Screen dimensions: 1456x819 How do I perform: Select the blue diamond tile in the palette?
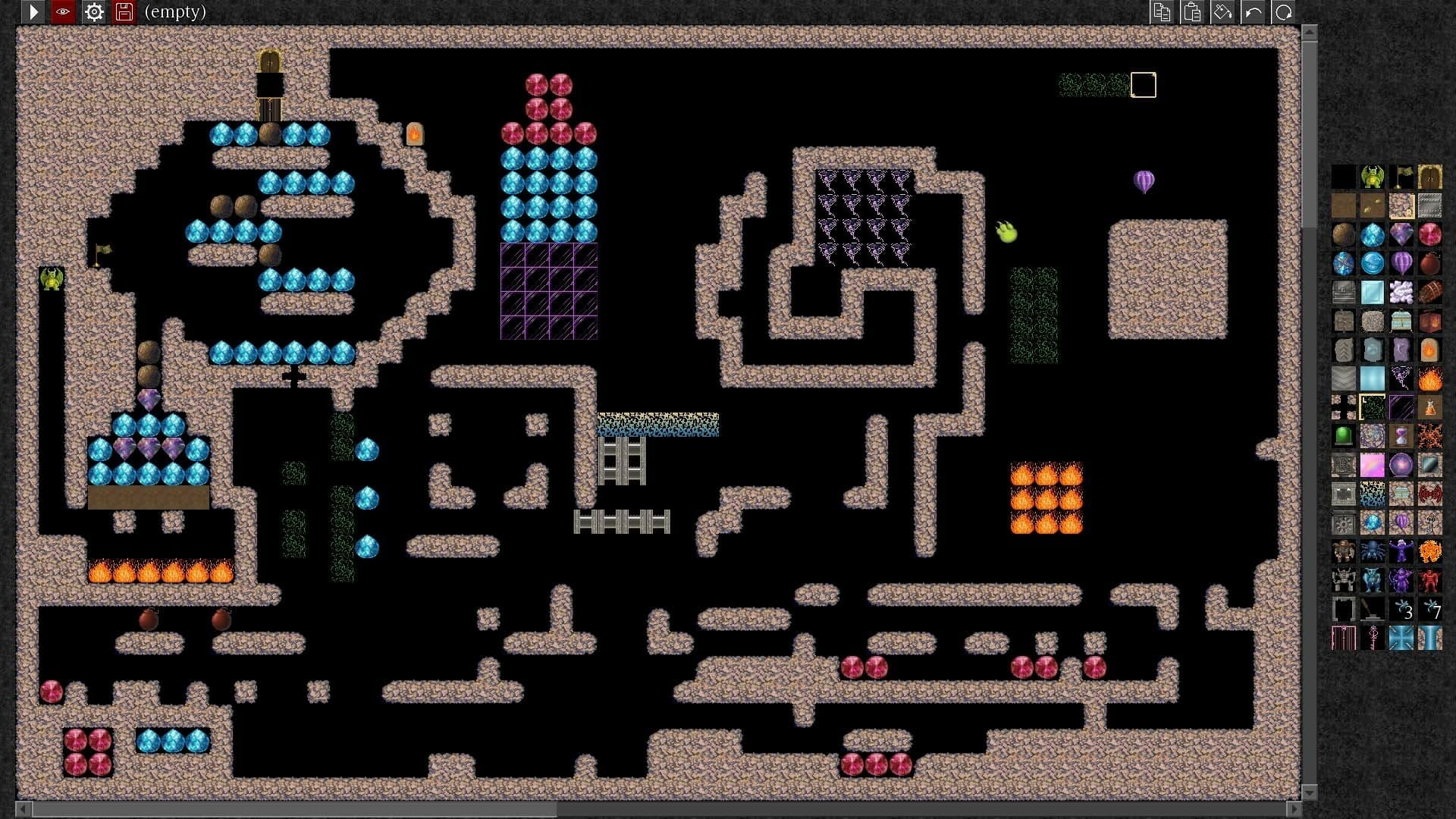pos(1373,234)
